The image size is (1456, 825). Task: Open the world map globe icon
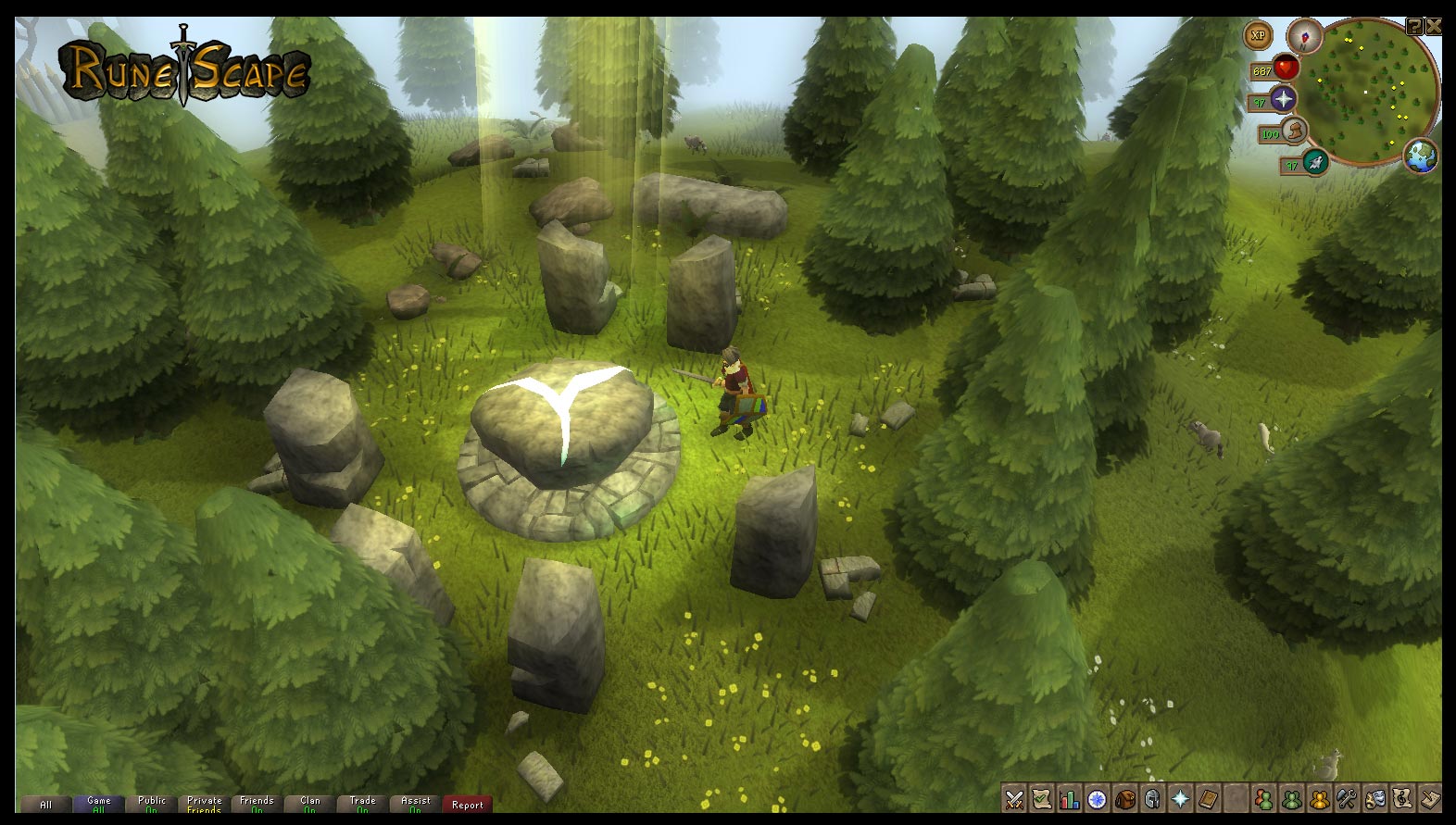click(1420, 156)
